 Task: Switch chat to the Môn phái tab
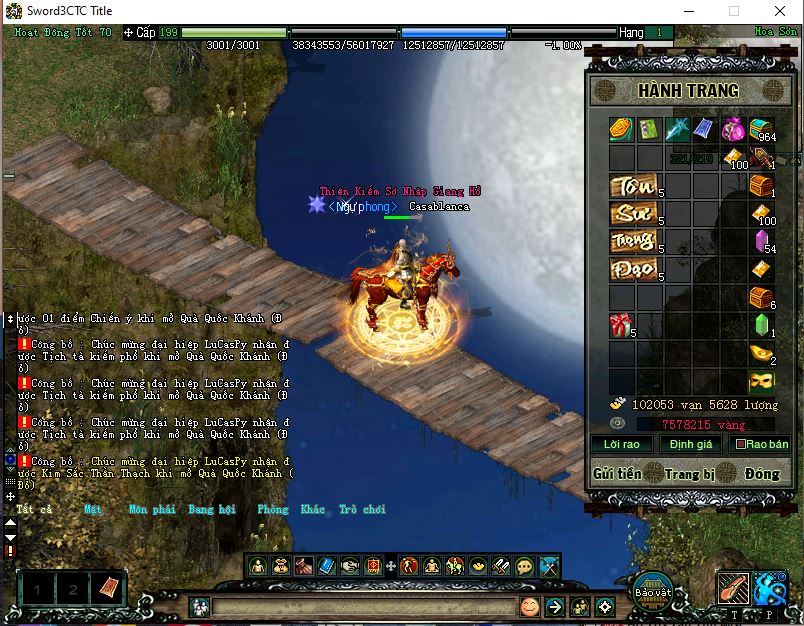[x=151, y=509]
